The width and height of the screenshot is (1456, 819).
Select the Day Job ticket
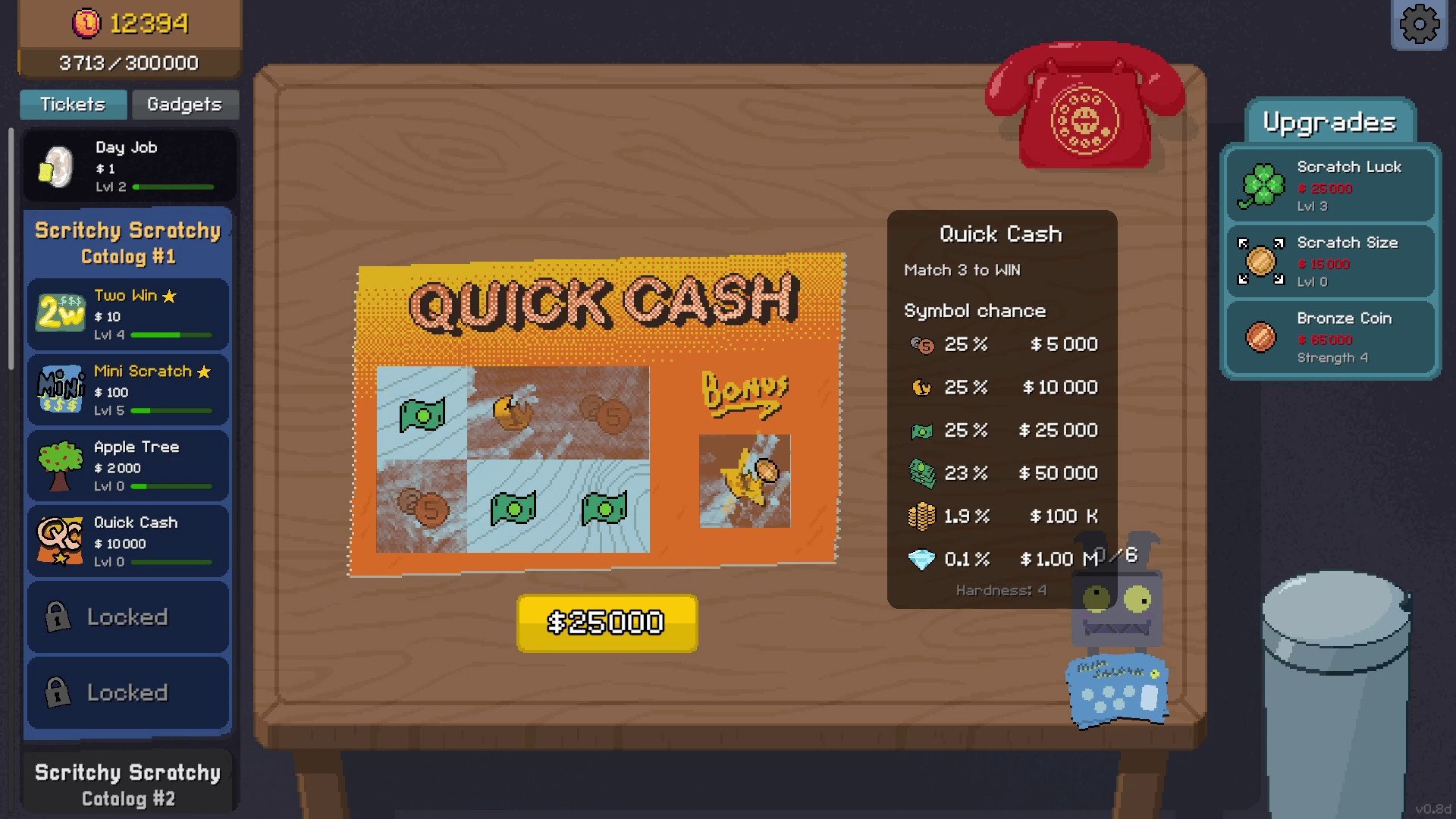(129, 166)
